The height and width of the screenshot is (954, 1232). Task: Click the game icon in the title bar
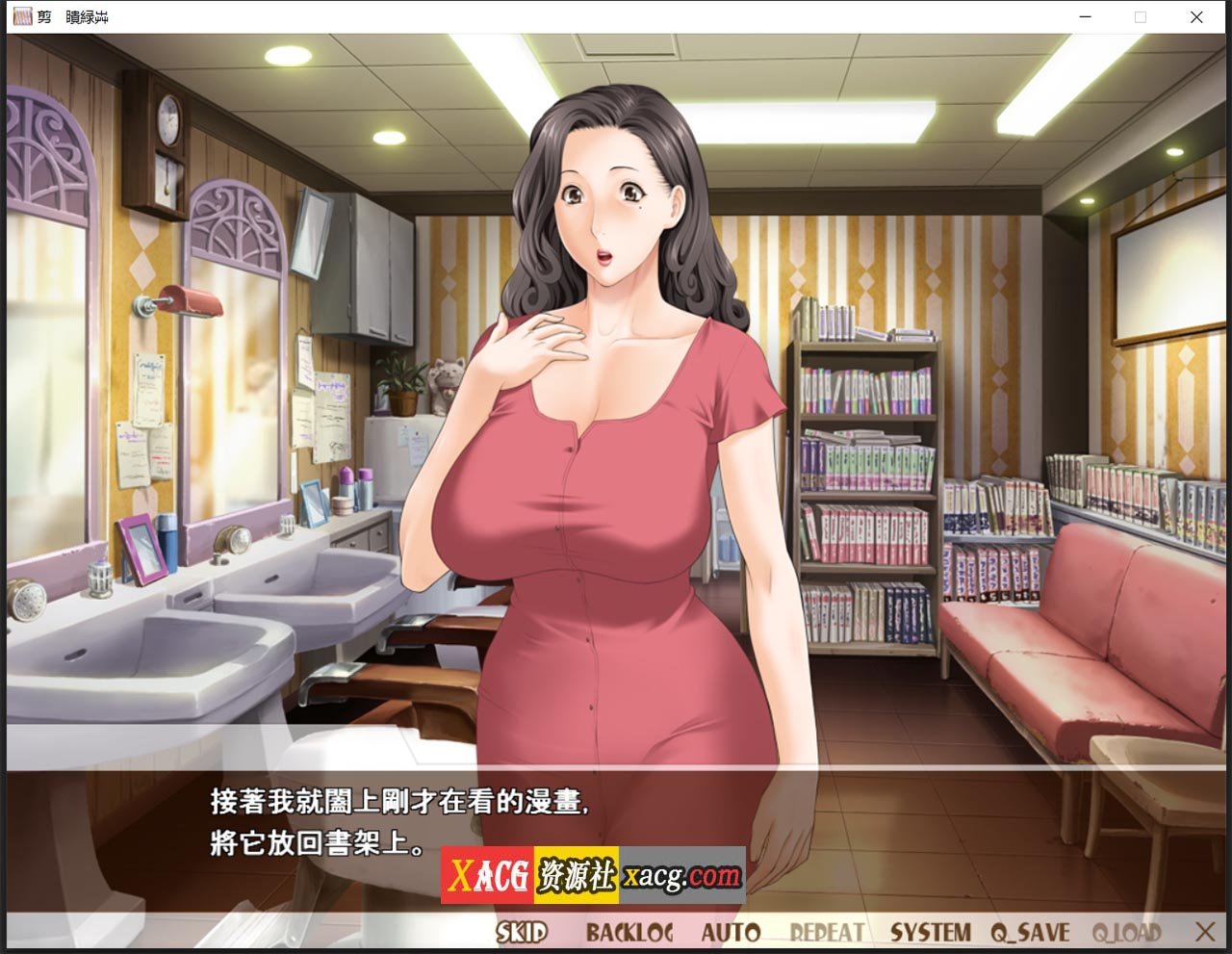point(24,16)
